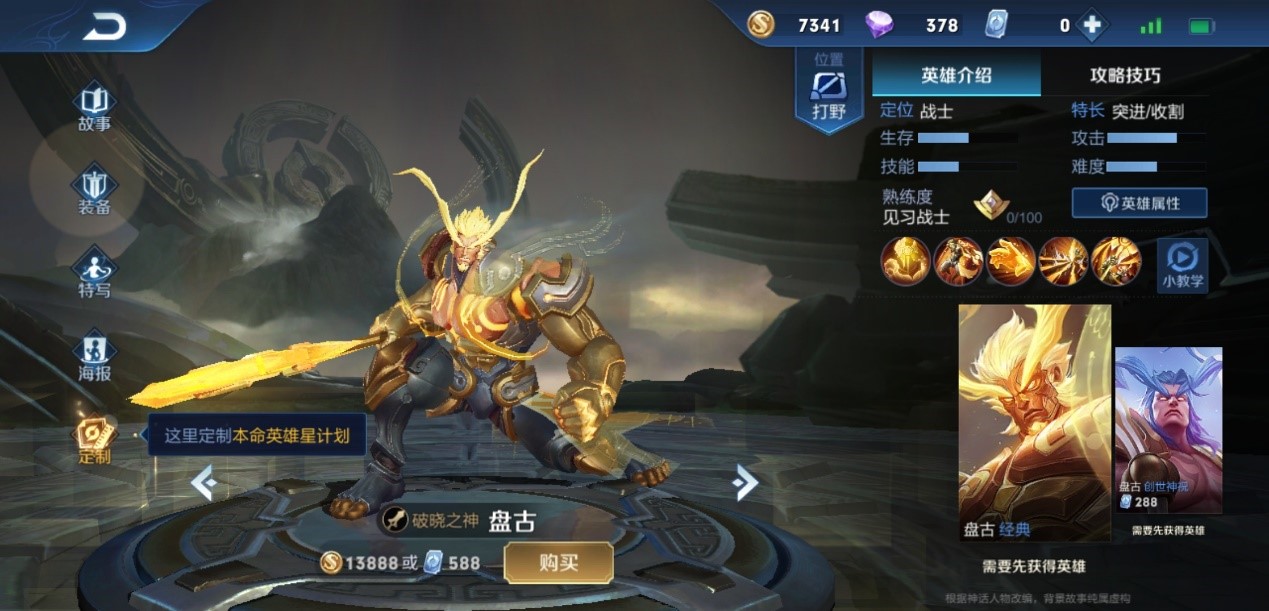Add coupons with the plus button
The height and width of the screenshot is (611, 1269).
[1092, 26]
